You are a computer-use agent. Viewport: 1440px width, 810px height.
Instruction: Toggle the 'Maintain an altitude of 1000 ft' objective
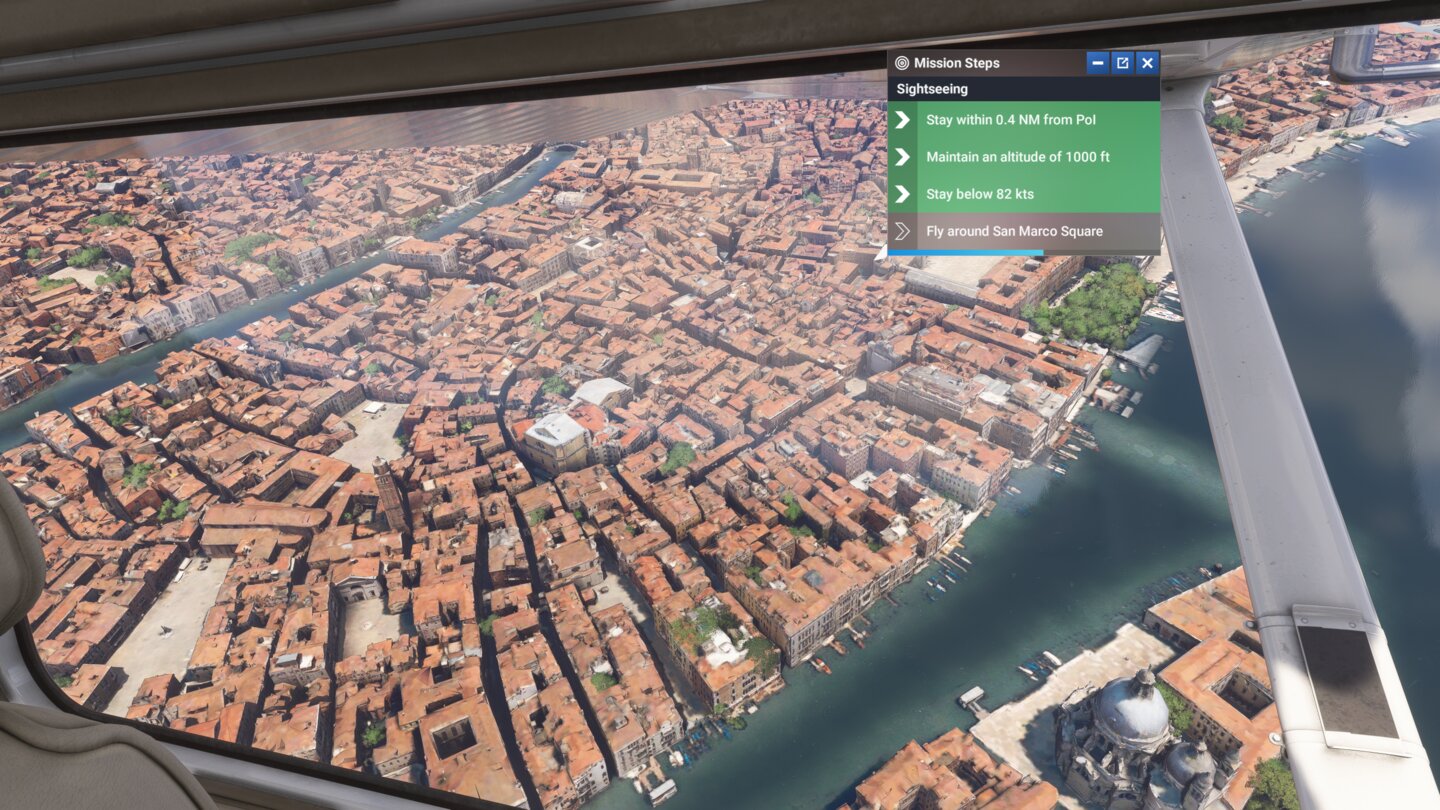coord(1020,157)
